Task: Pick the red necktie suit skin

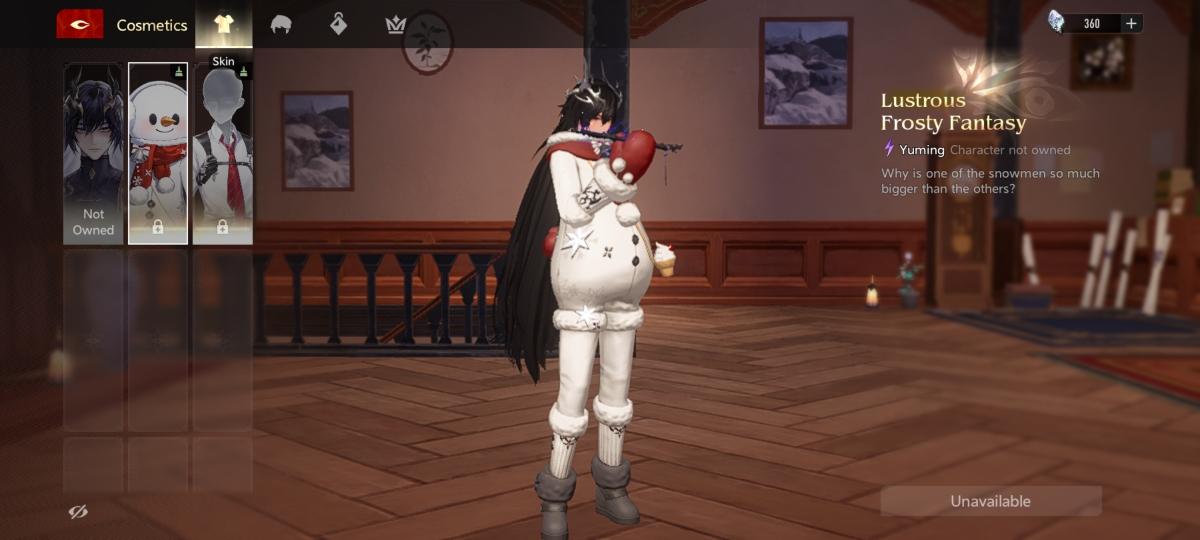Action: 222,153
